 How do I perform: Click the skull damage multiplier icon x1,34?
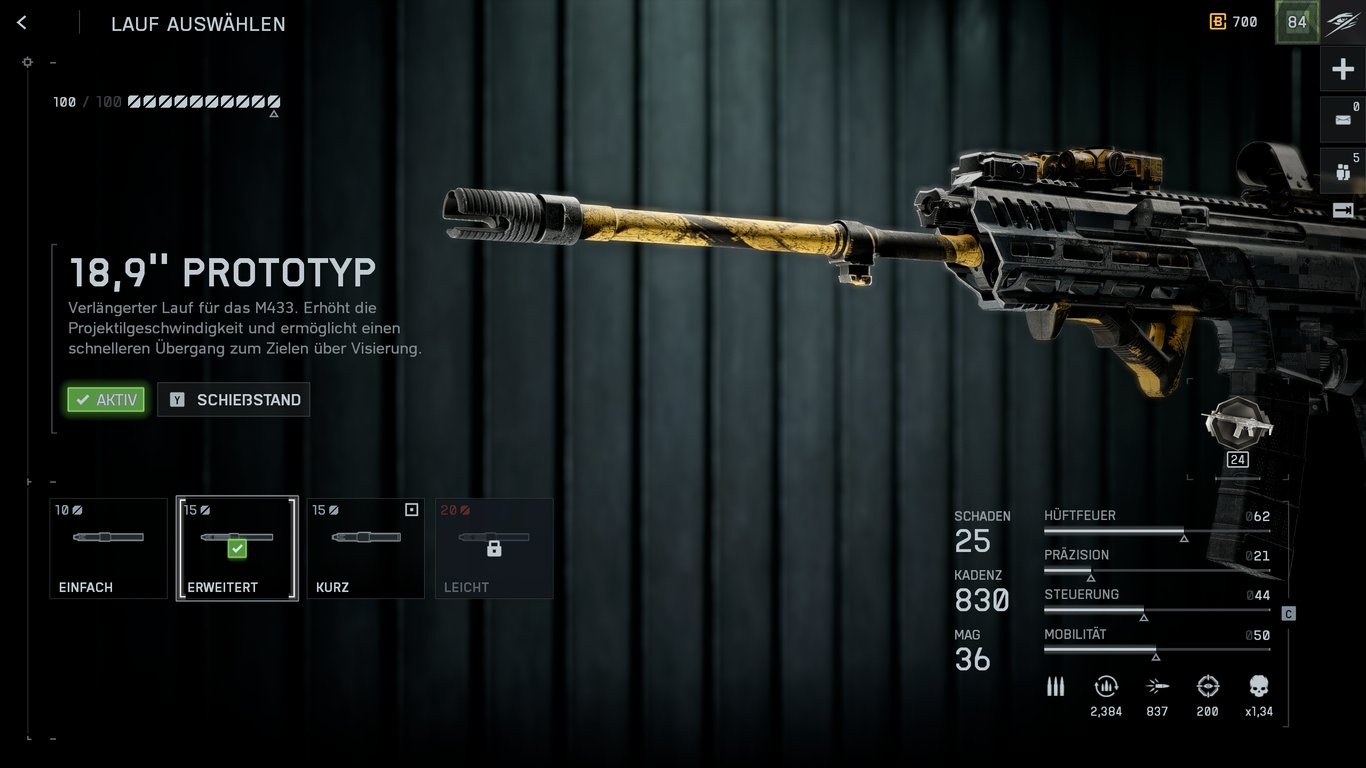click(x=1257, y=687)
